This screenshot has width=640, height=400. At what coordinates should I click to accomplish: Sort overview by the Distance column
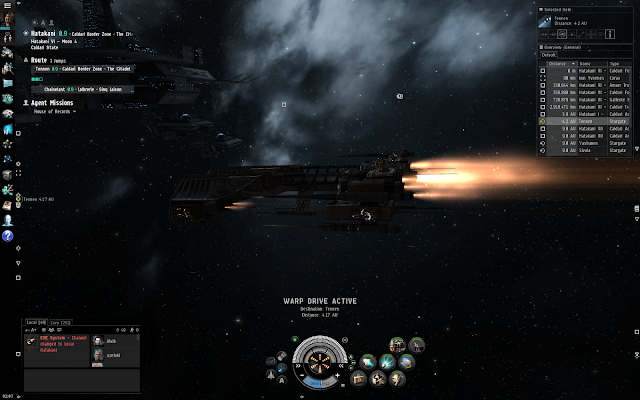[558, 61]
